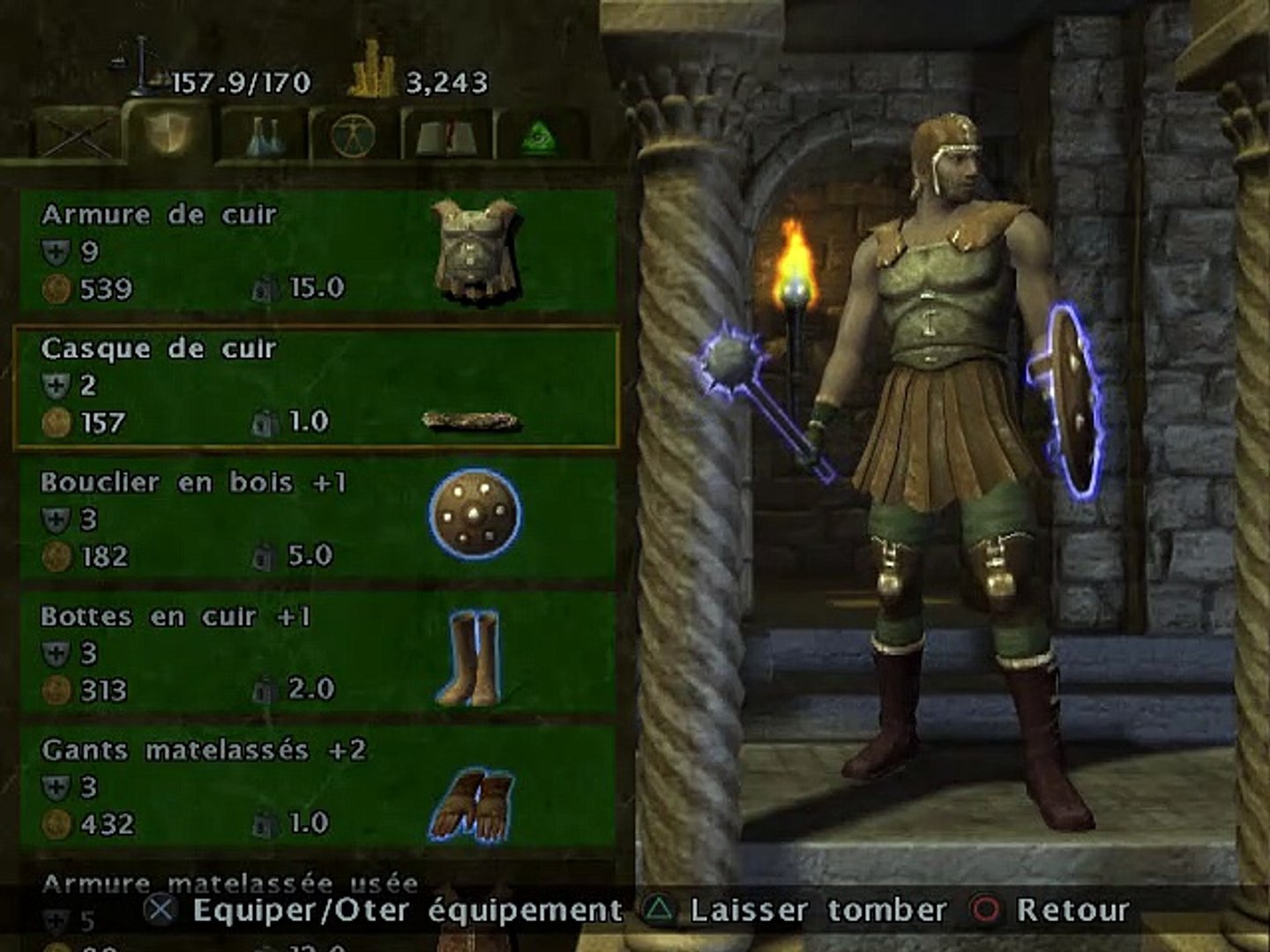Switch to the crossed swords weapons tab
Image resolution: width=1270 pixels, height=952 pixels.
pyautogui.click(x=75, y=137)
